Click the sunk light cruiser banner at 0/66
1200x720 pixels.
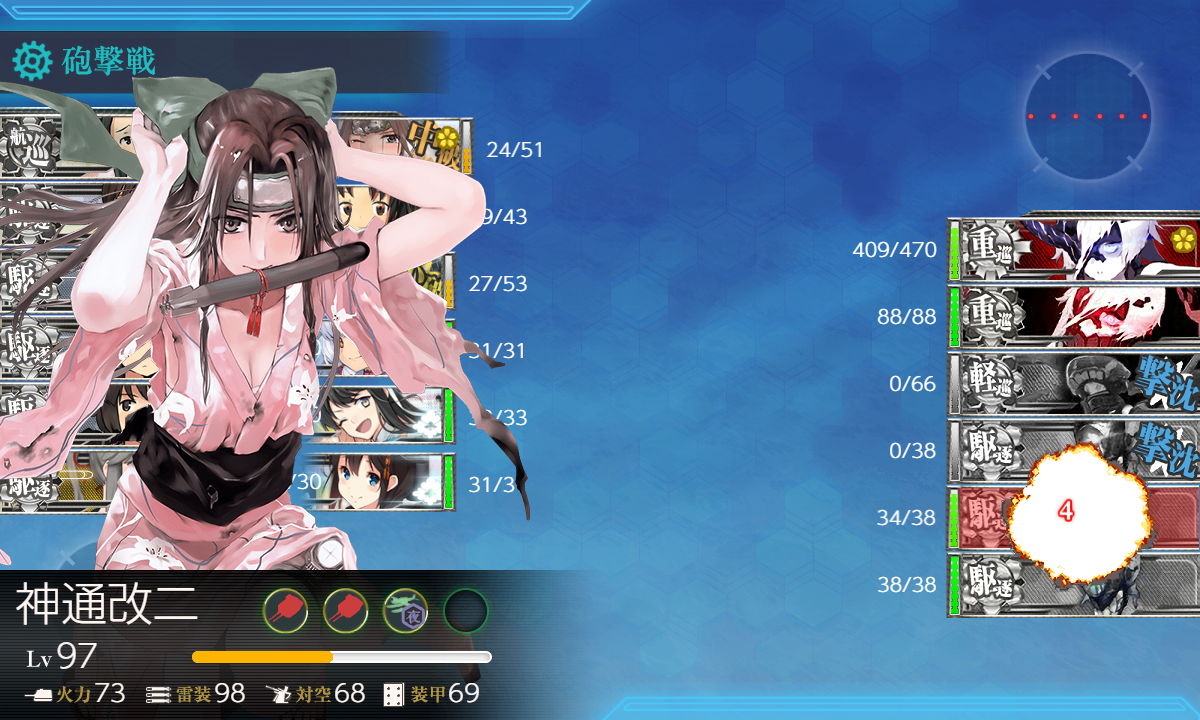click(x=1075, y=383)
